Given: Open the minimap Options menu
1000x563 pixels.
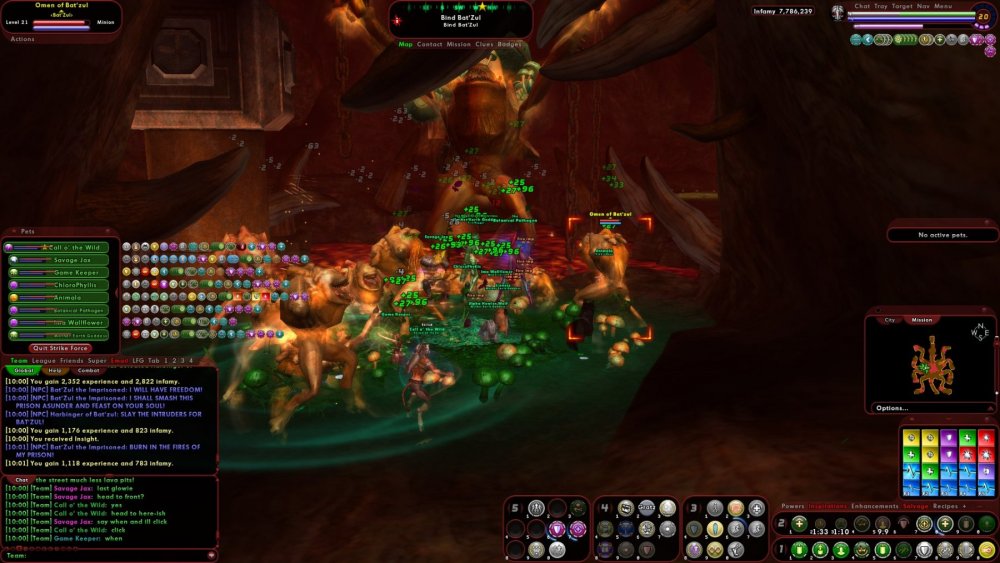Looking at the screenshot, I should (892, 408).
